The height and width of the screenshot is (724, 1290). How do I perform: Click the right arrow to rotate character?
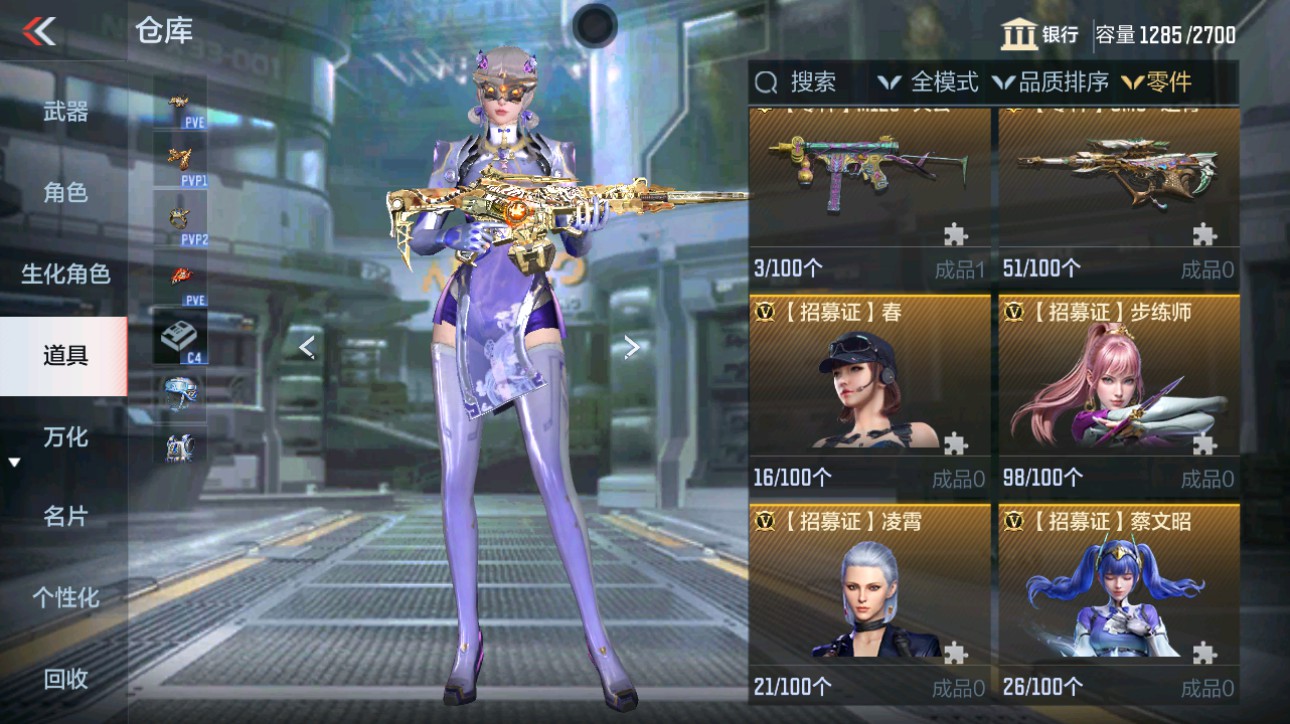tap(630, 347)
